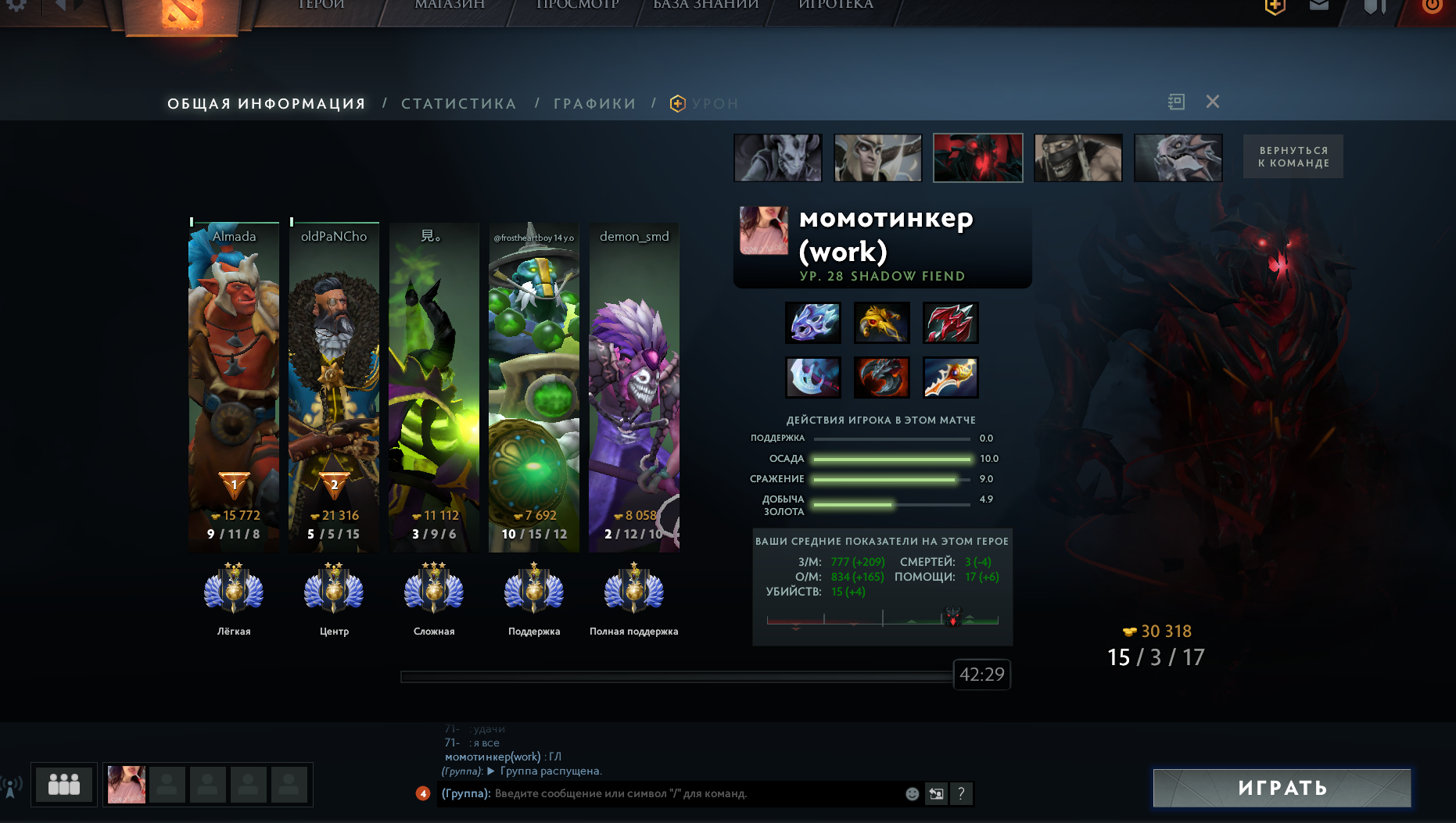Screen dimensions: 1456x823
Task: Start matchmaking with the Играть button
Action: 1282,788
